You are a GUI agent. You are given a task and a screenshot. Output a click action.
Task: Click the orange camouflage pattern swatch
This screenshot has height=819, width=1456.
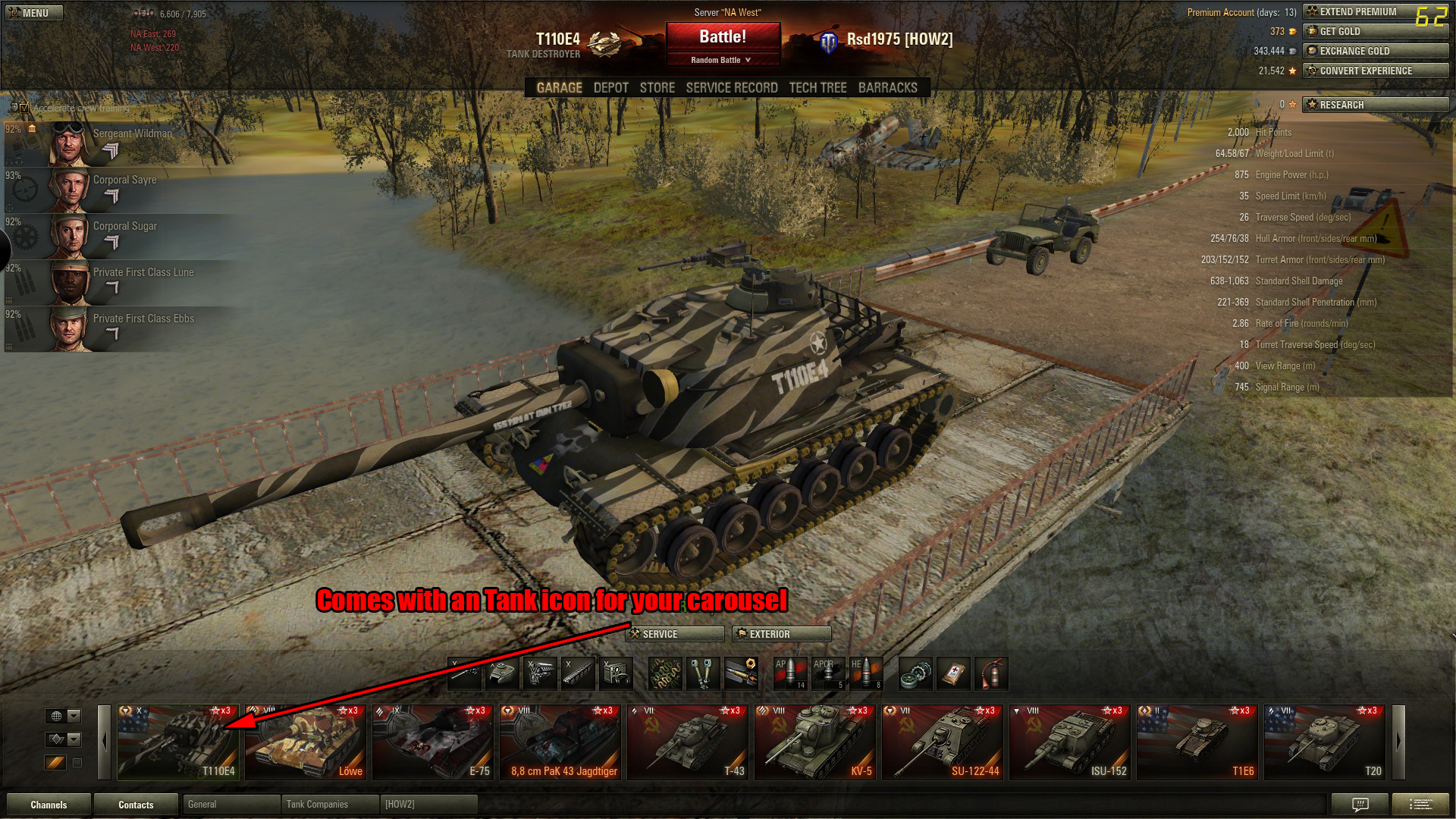pyautogui.click(x=55, y=762)
